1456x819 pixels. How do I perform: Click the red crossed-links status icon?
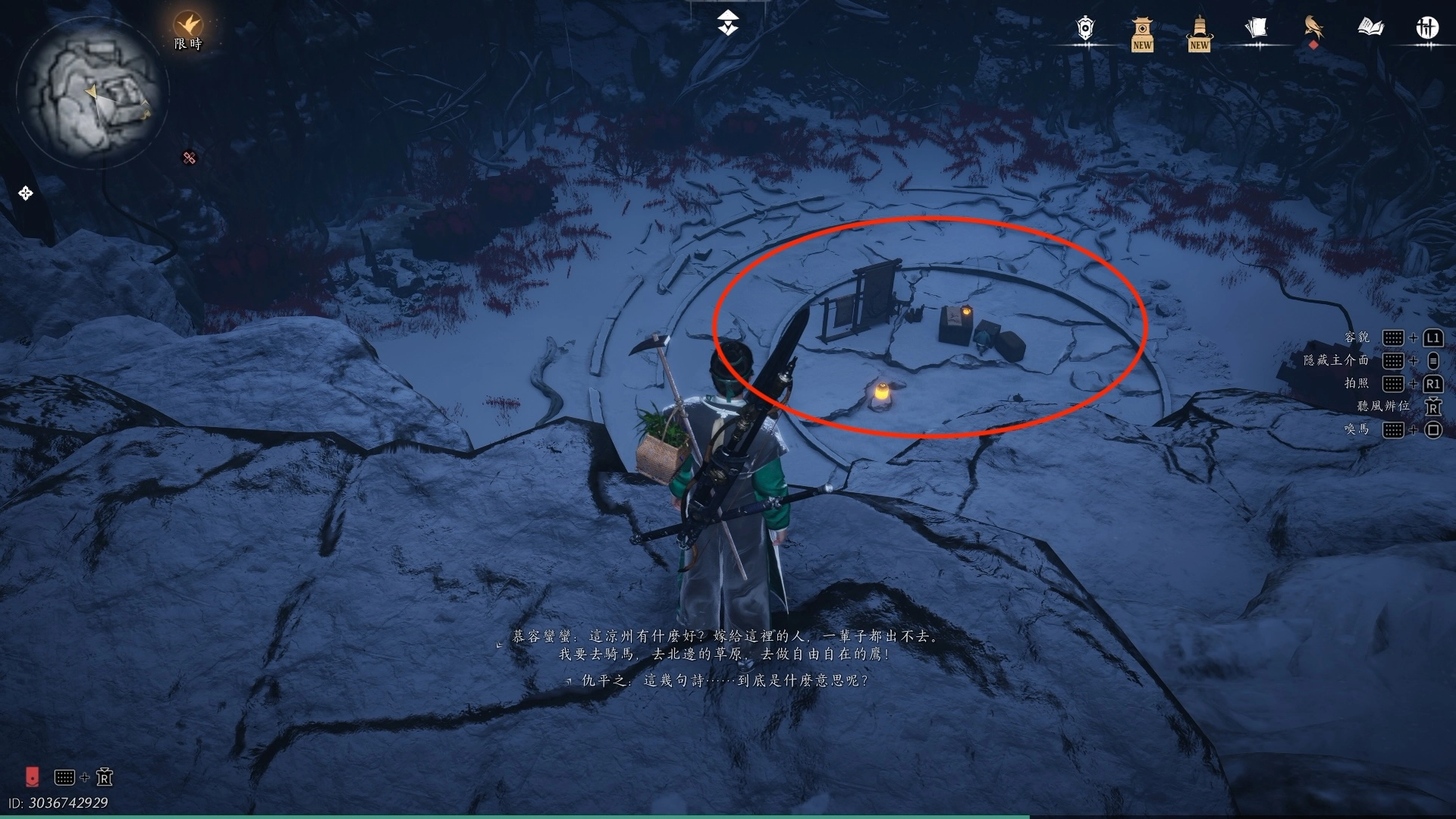[x=190, y=158]
